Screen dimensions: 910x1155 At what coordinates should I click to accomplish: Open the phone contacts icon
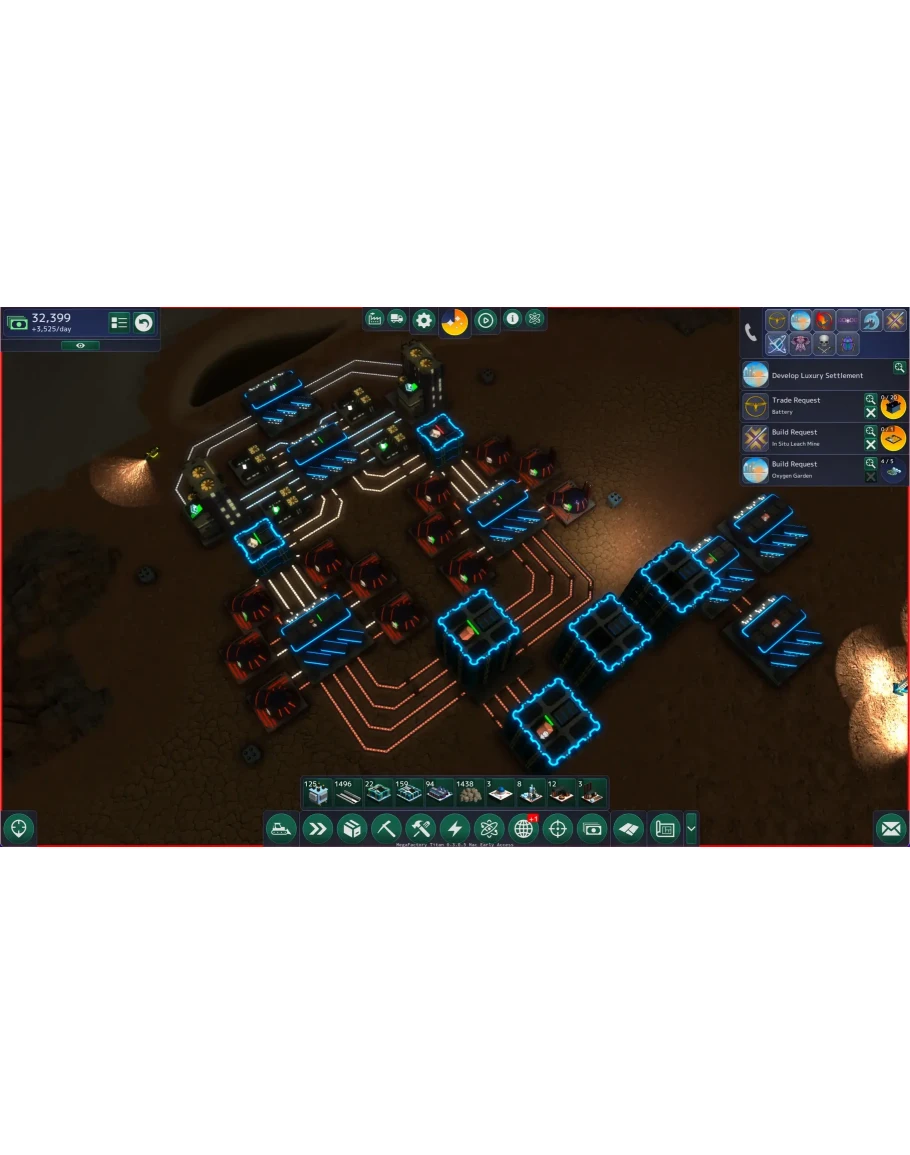tap(751, 333)
